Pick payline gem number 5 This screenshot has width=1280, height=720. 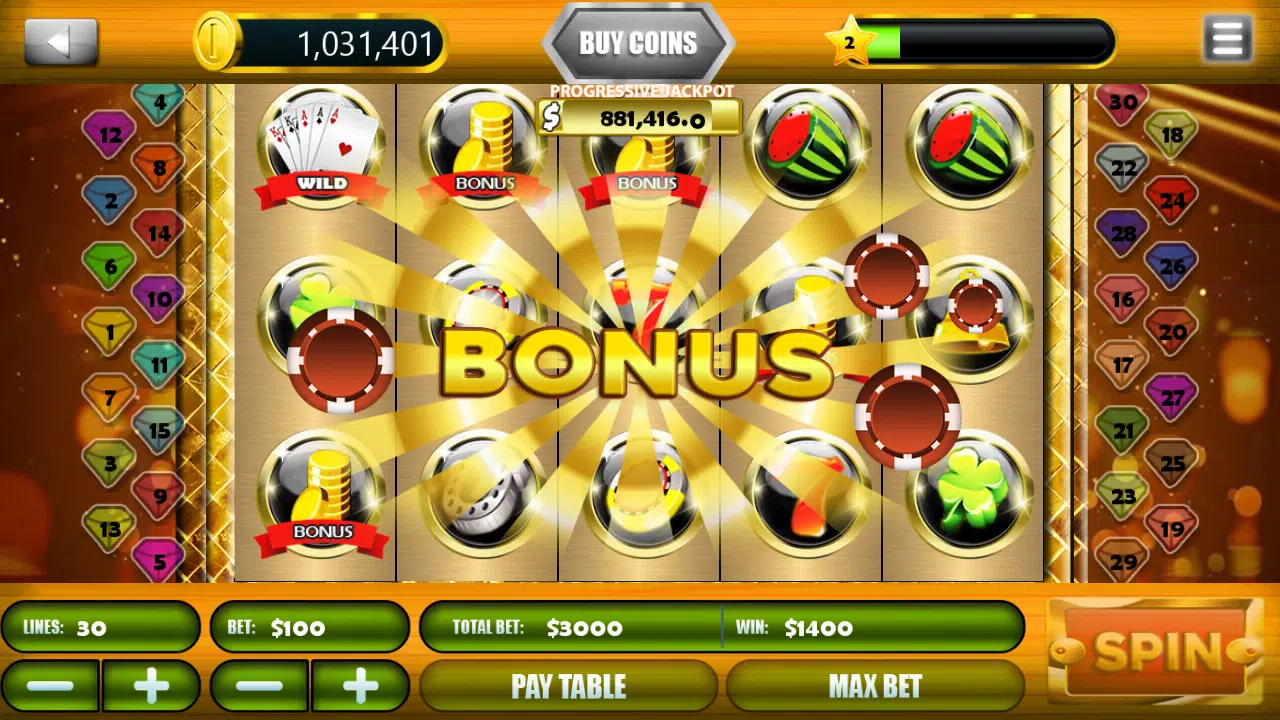click(157, 559)
